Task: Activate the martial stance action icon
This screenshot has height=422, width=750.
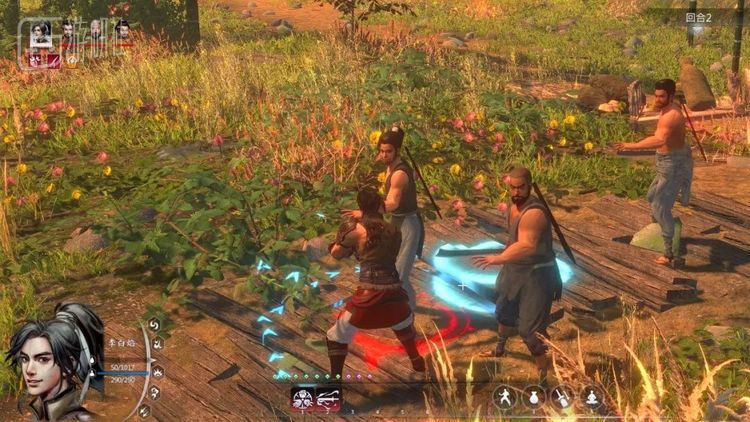Action: 505,397
